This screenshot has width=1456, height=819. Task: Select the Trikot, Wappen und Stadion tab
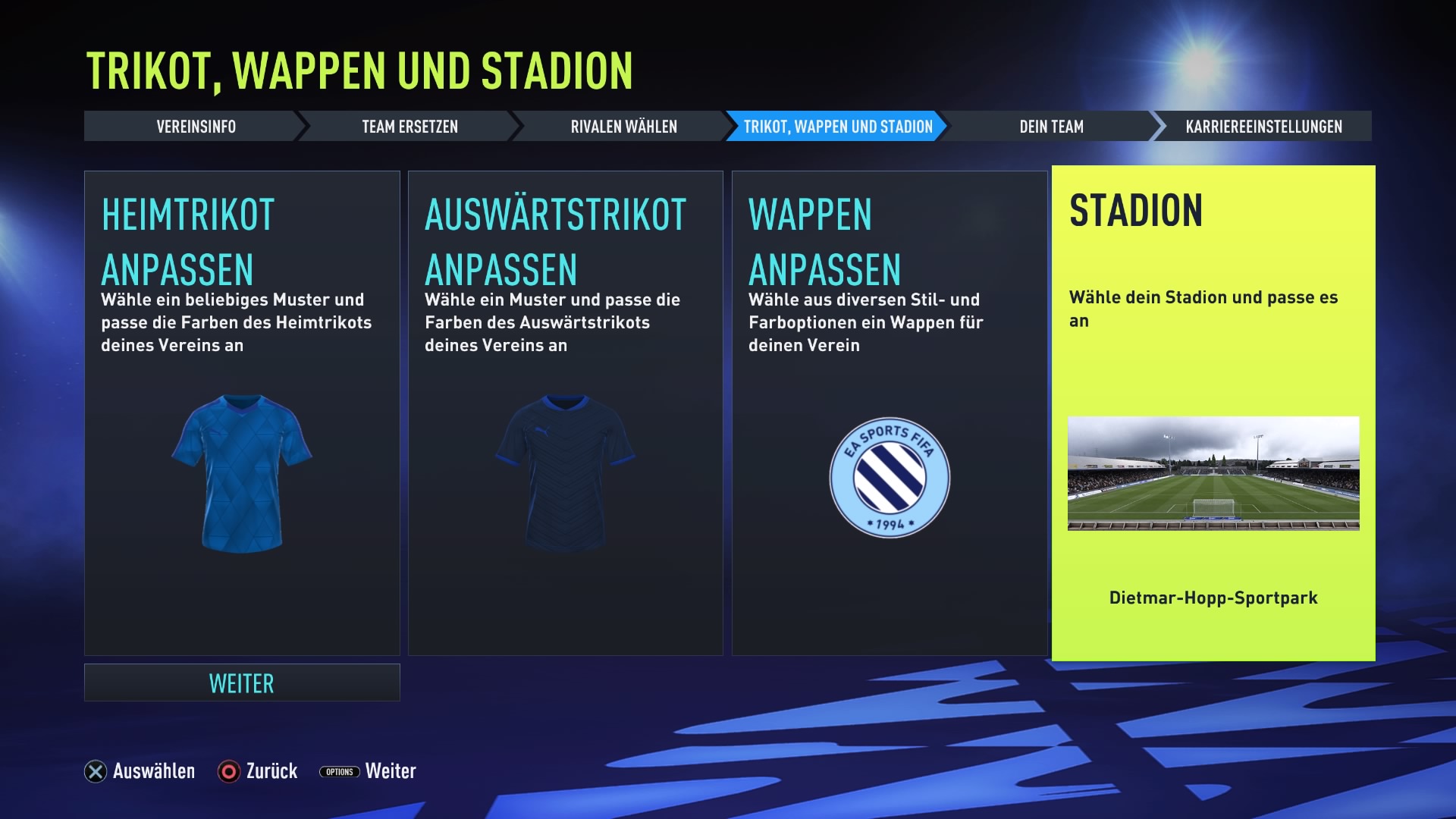837,127
